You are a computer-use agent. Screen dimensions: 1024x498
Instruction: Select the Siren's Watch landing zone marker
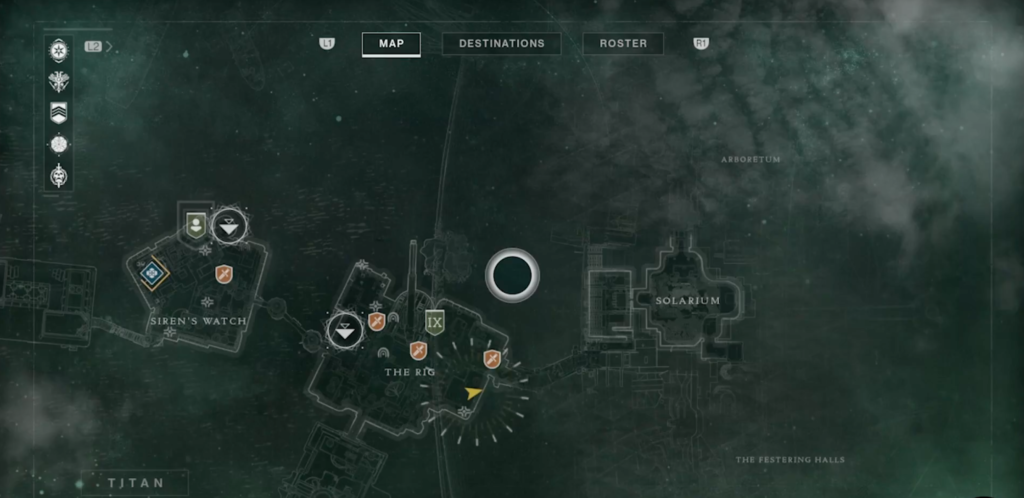tap(231, 225)
